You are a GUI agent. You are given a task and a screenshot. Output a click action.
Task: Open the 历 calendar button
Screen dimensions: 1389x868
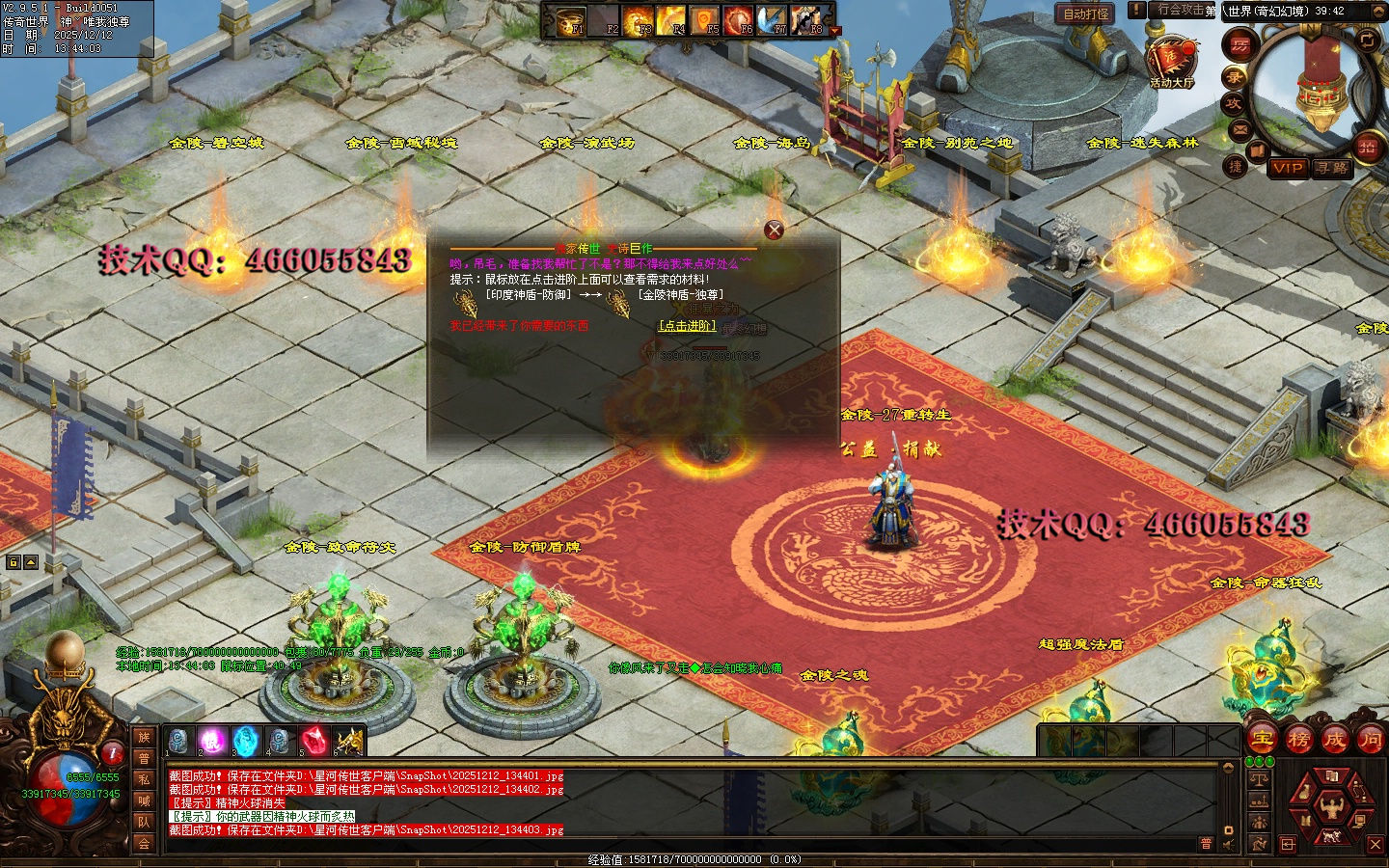pos(1239,44)
